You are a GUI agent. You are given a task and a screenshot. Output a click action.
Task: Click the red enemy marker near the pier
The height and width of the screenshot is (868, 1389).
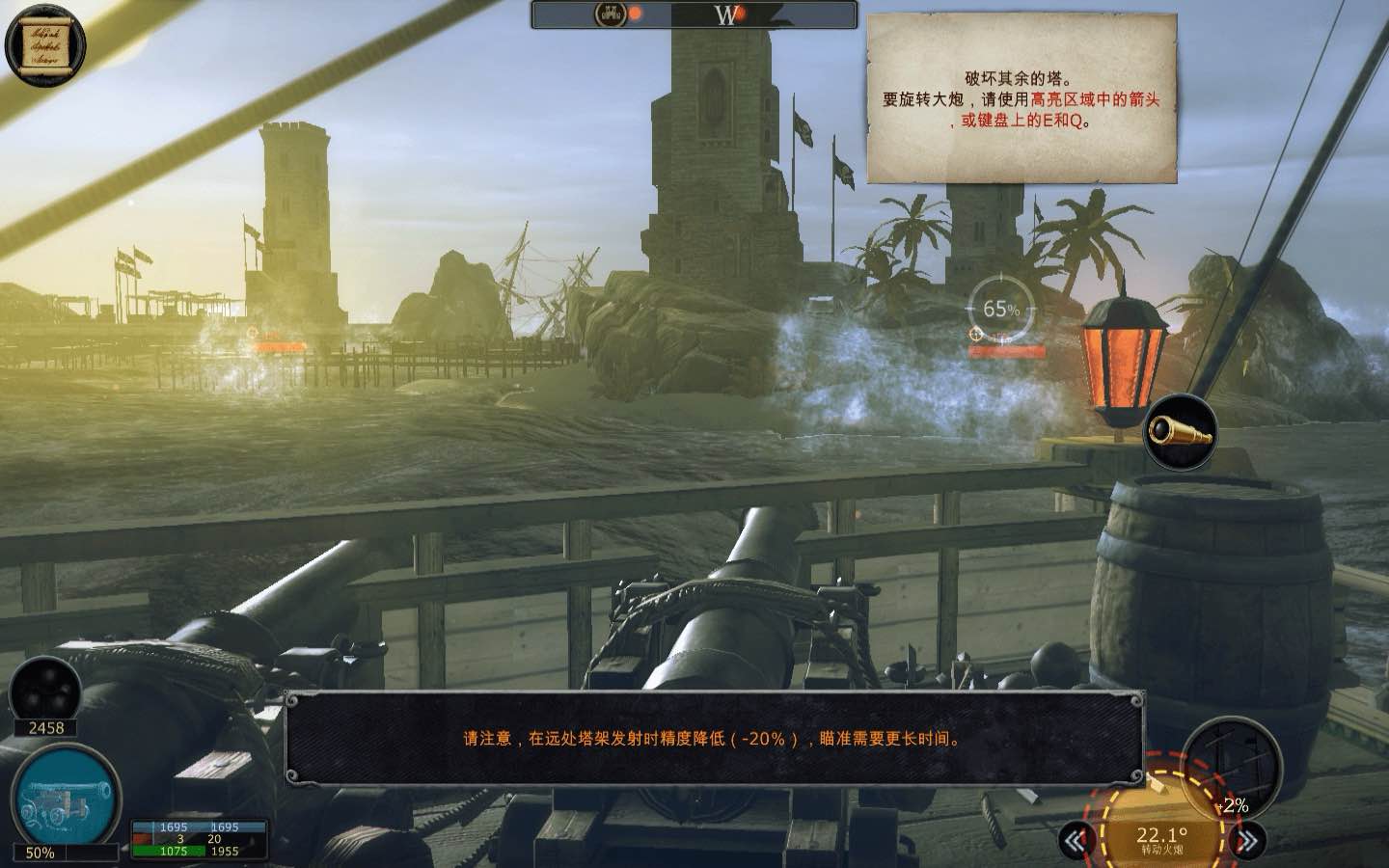pos(270,342)
